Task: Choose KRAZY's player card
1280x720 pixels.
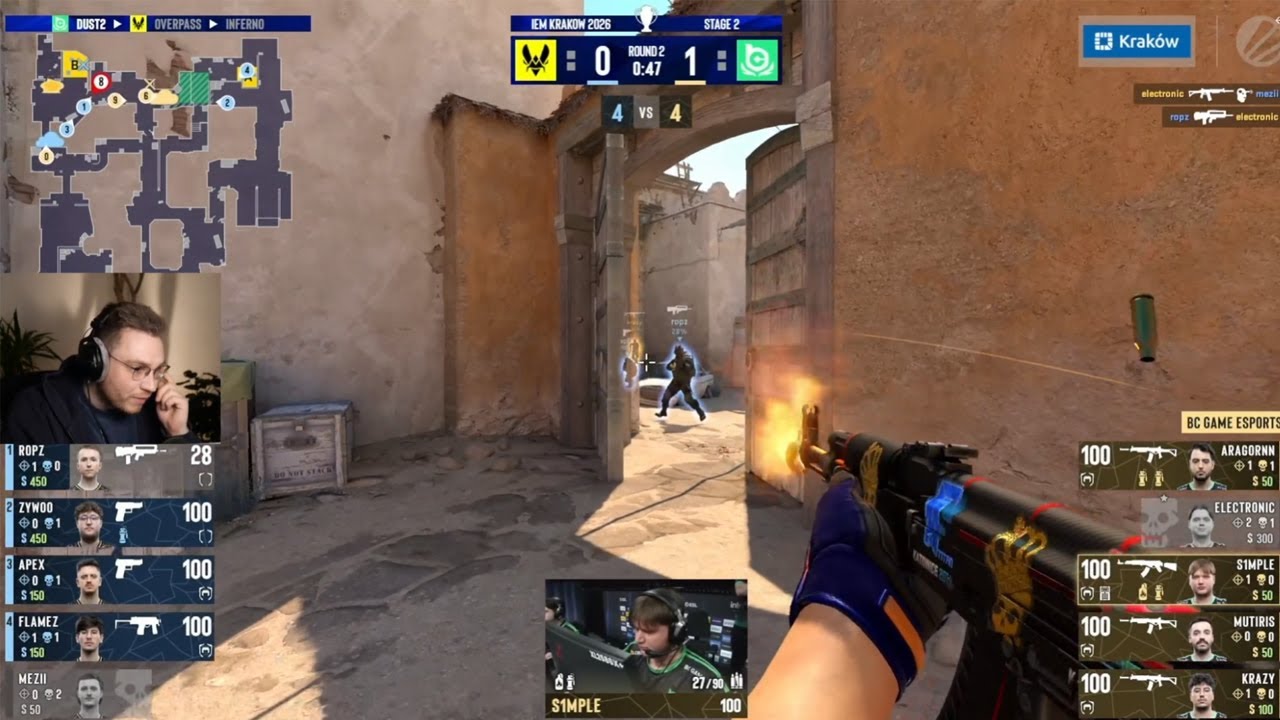Action: click(1178, 694)
